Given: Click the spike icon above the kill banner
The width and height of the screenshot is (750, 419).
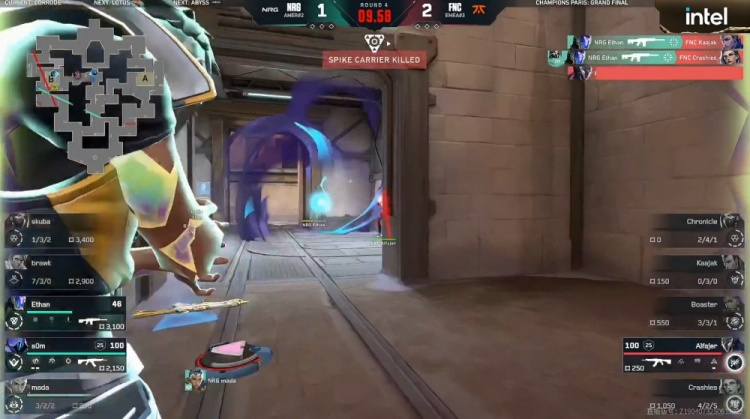Looking at the screenshot, I should point(373,42).
